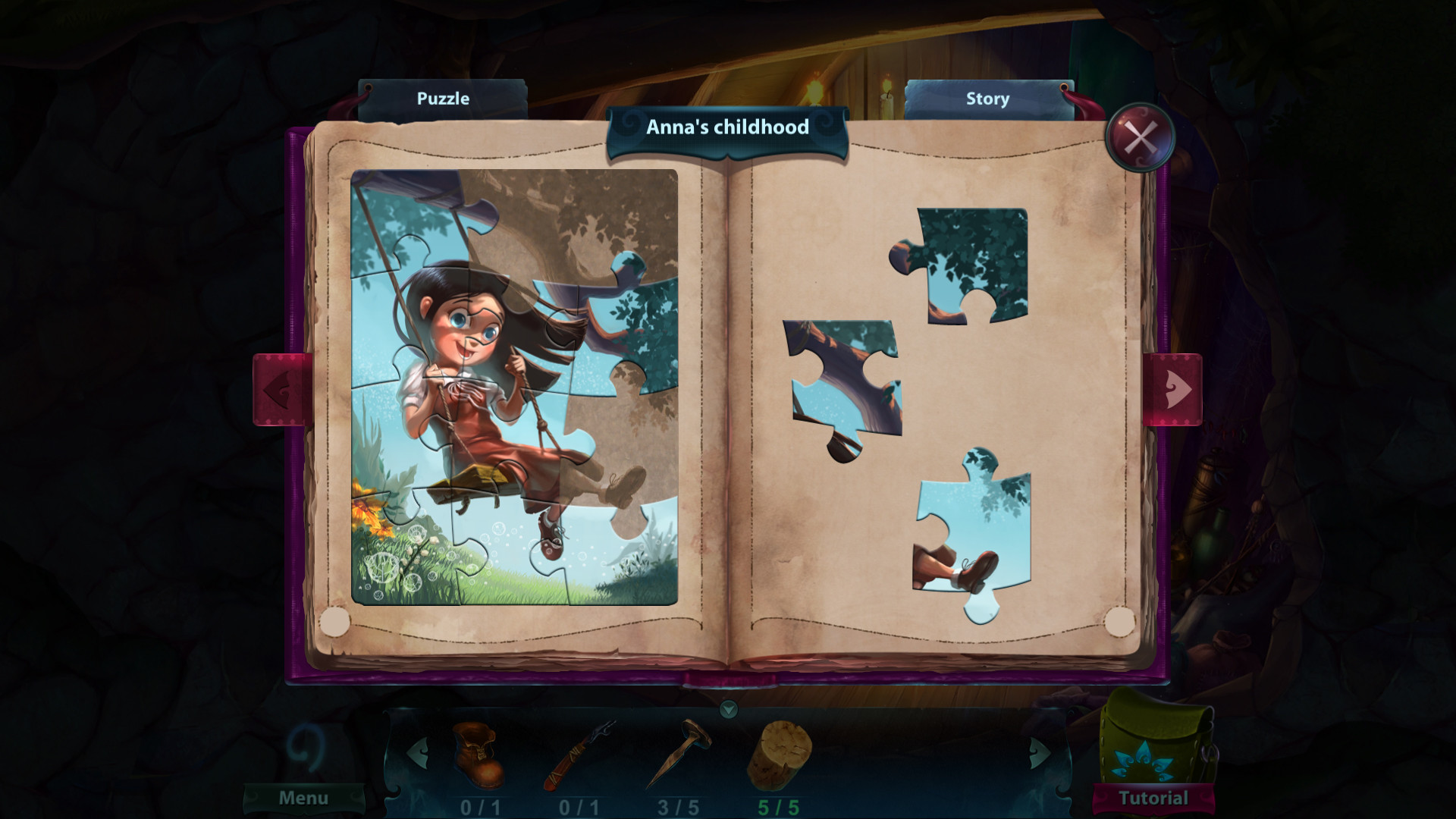The image size is (1456, 819).
Task: Select the brown boot inventory item
Action: click(x=478, y=755)
